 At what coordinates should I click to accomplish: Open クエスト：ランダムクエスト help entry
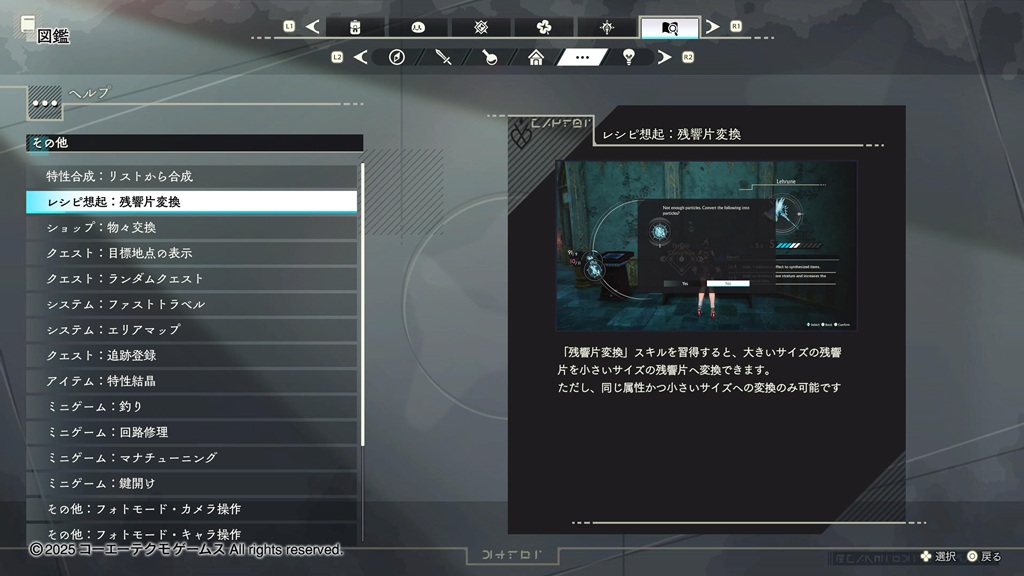[190, 278]
